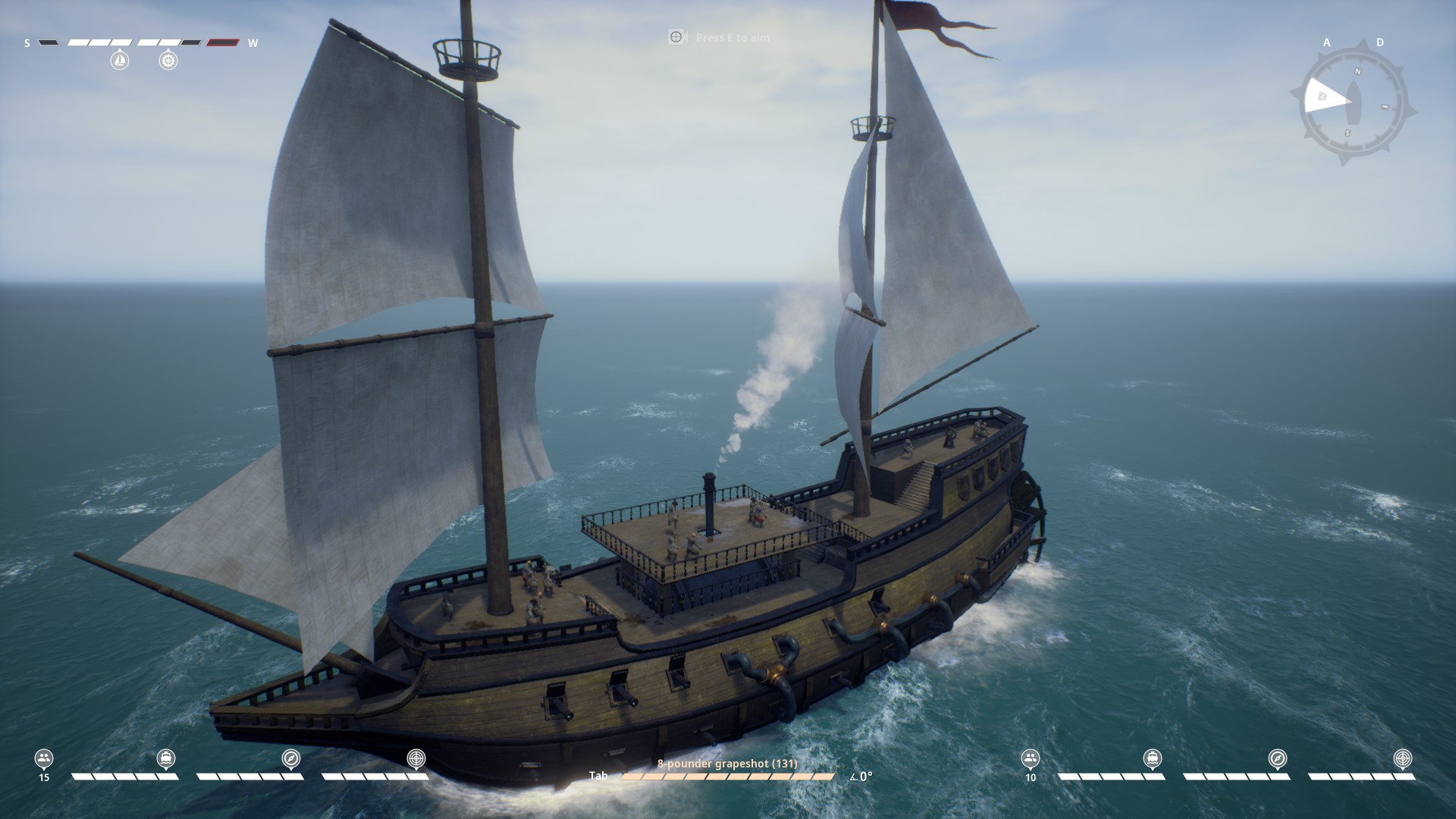Click the 0° cannon elevation indicator

pyautogui.click(x=864, y=776)
